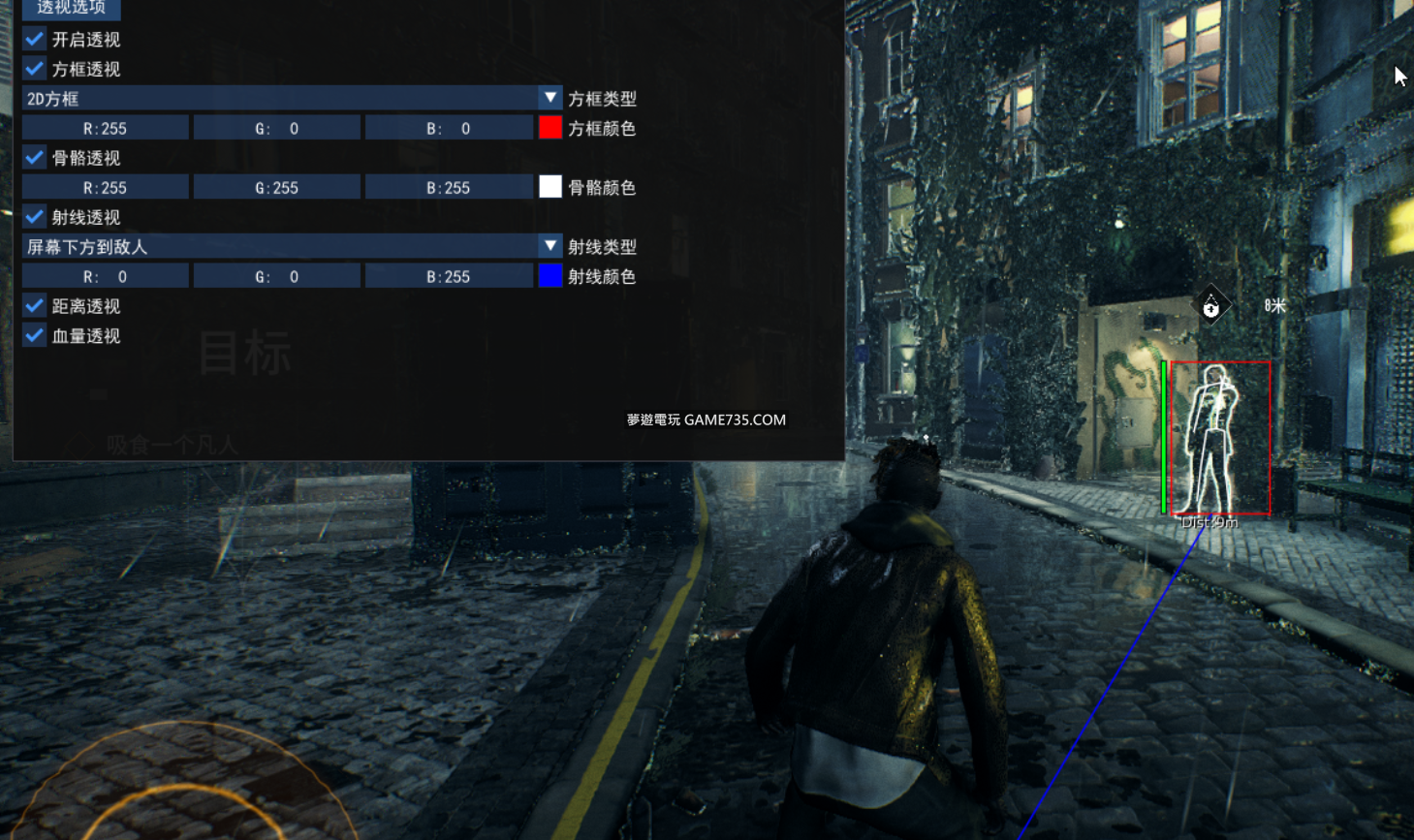Click the red 方框颜色 swatch
Image resolution: width=1414 pixels, height=840 pixels.
550,129
